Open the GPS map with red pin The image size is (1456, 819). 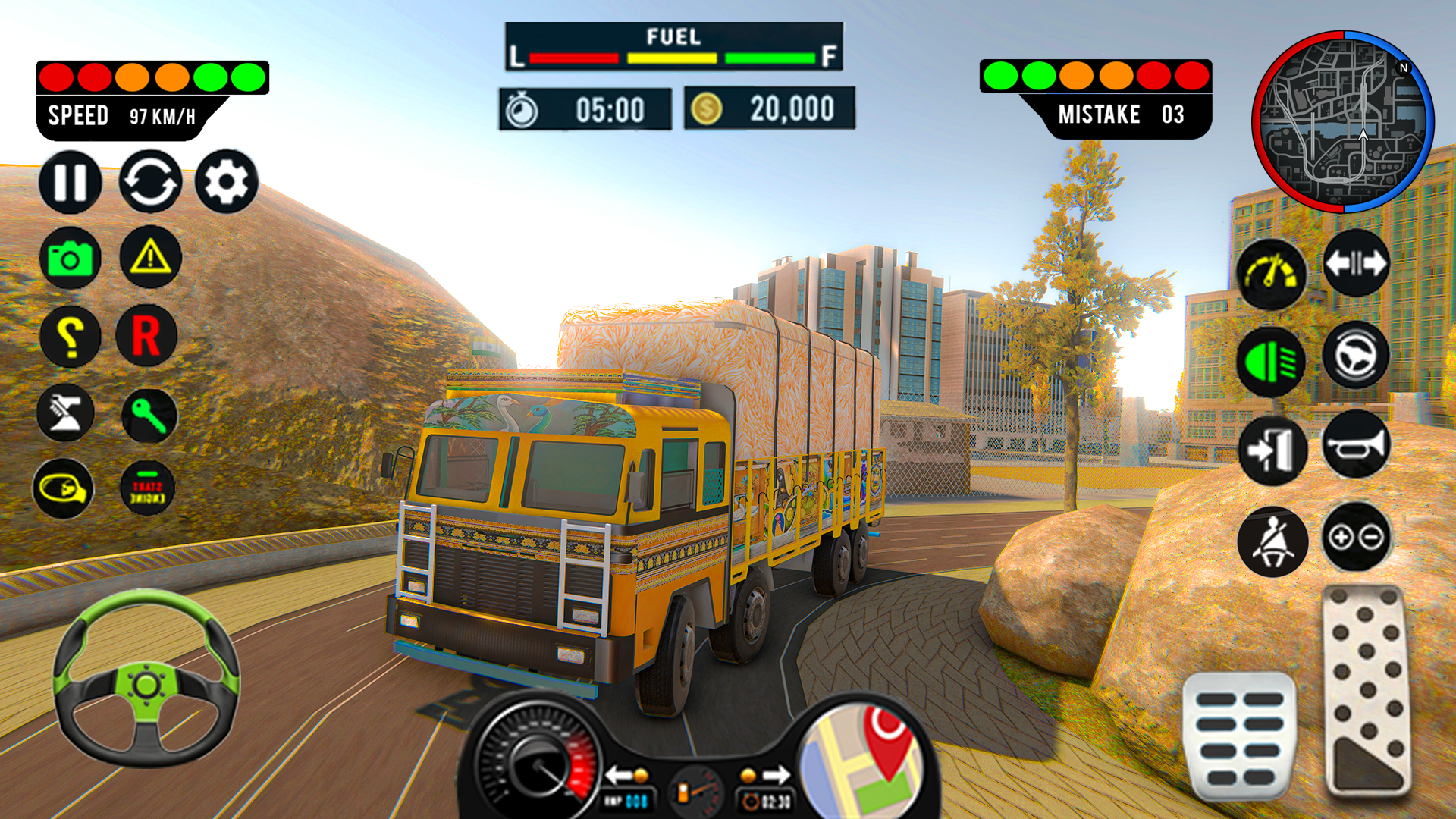pyautogui.click(x=863, y=761)
